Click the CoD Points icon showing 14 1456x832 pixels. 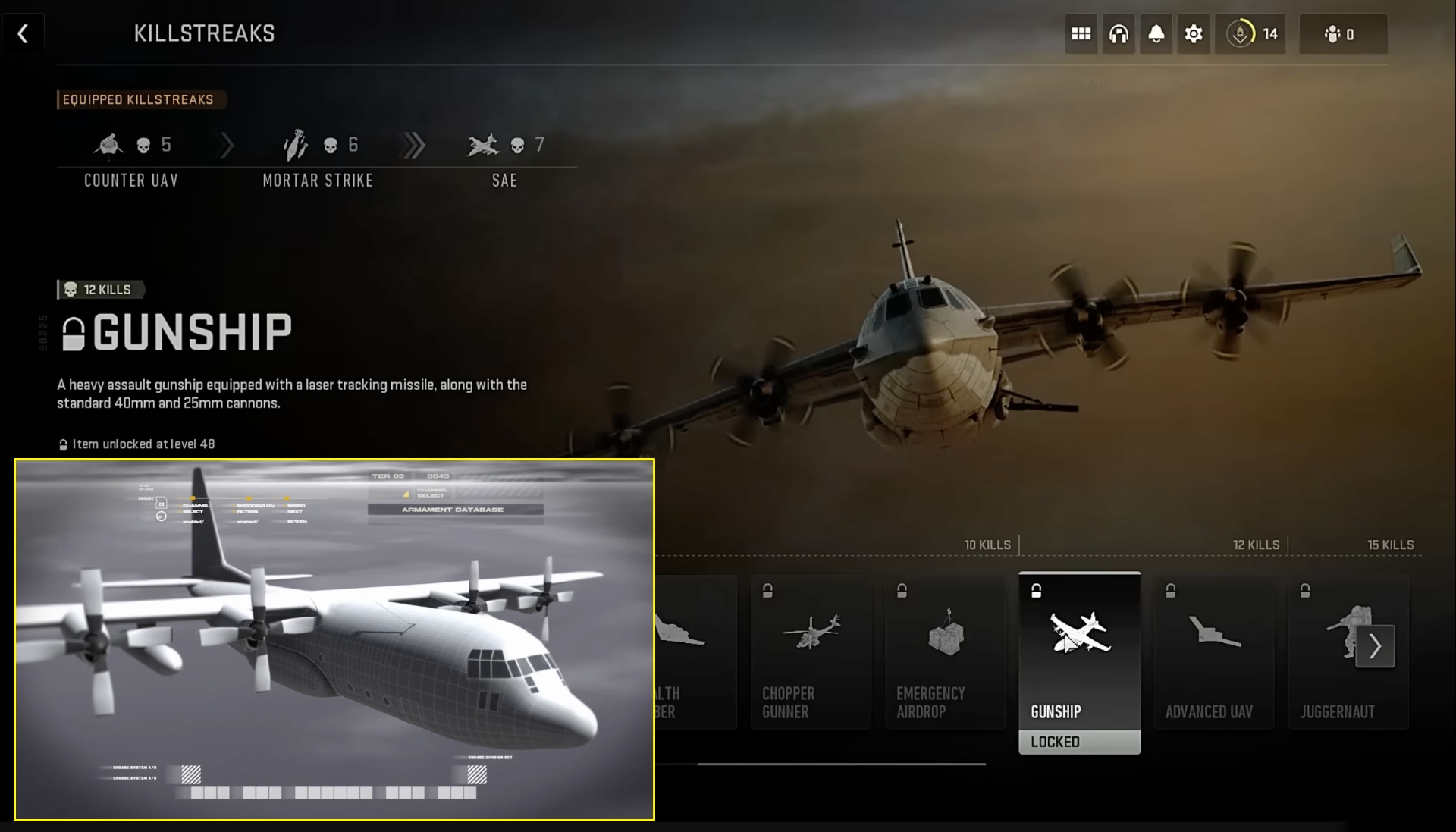coord(1250,33)
